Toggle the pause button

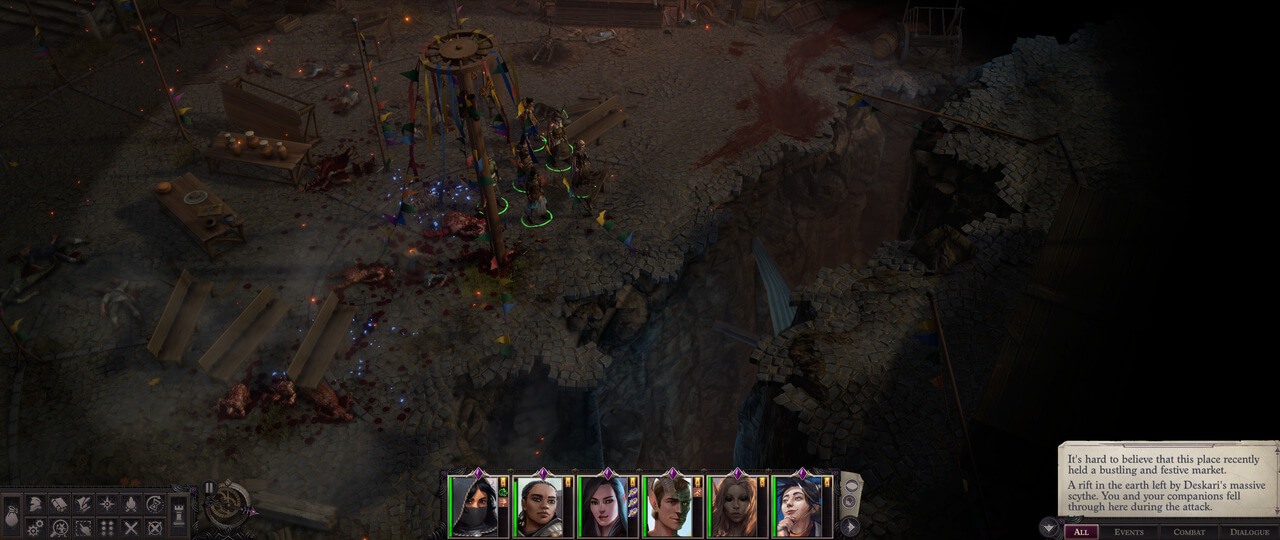click(x=209, y=488)
